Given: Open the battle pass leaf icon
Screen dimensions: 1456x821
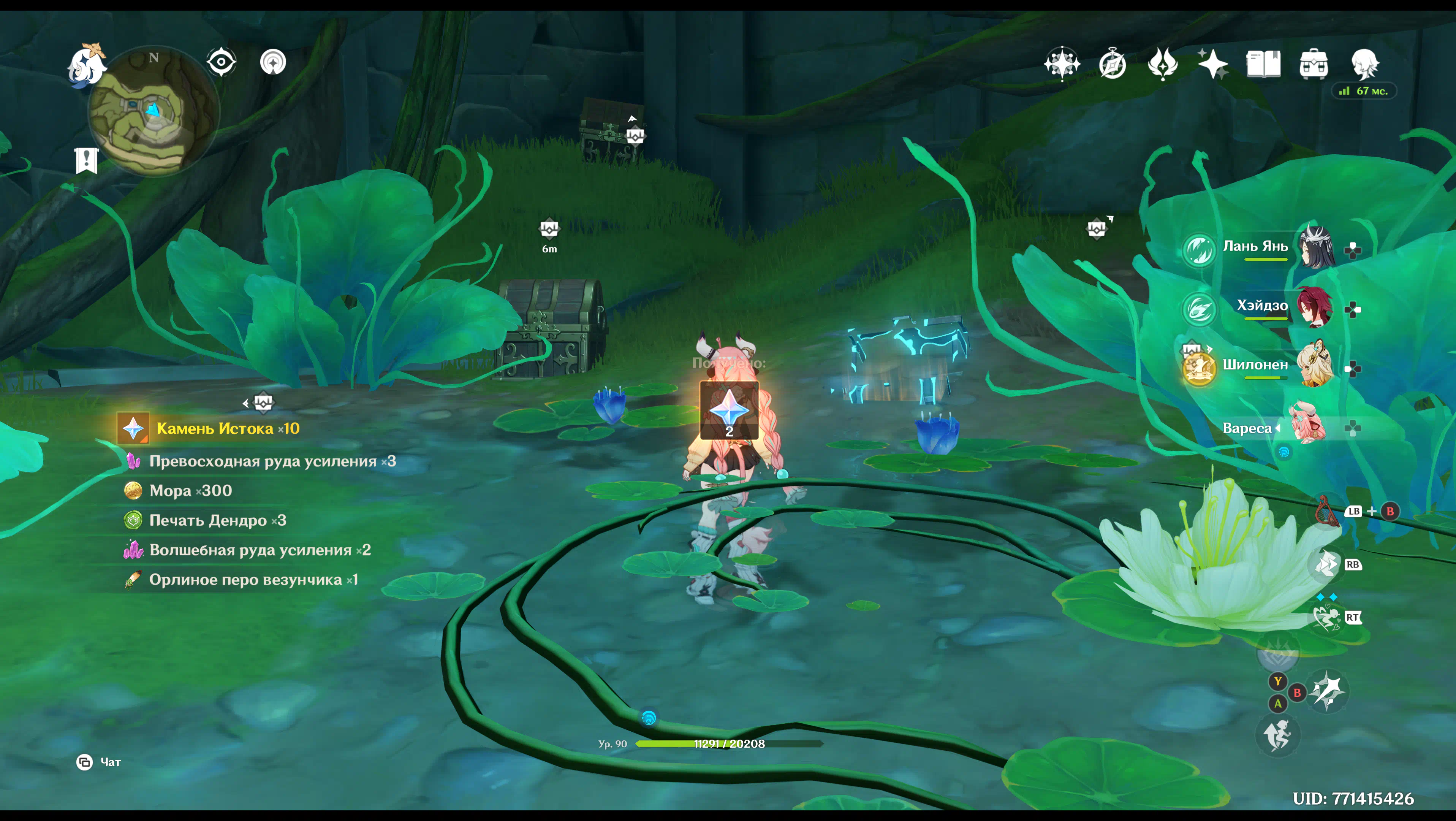Looking at the screenshot, I should pyautogui.click(x=1163, y=64).
